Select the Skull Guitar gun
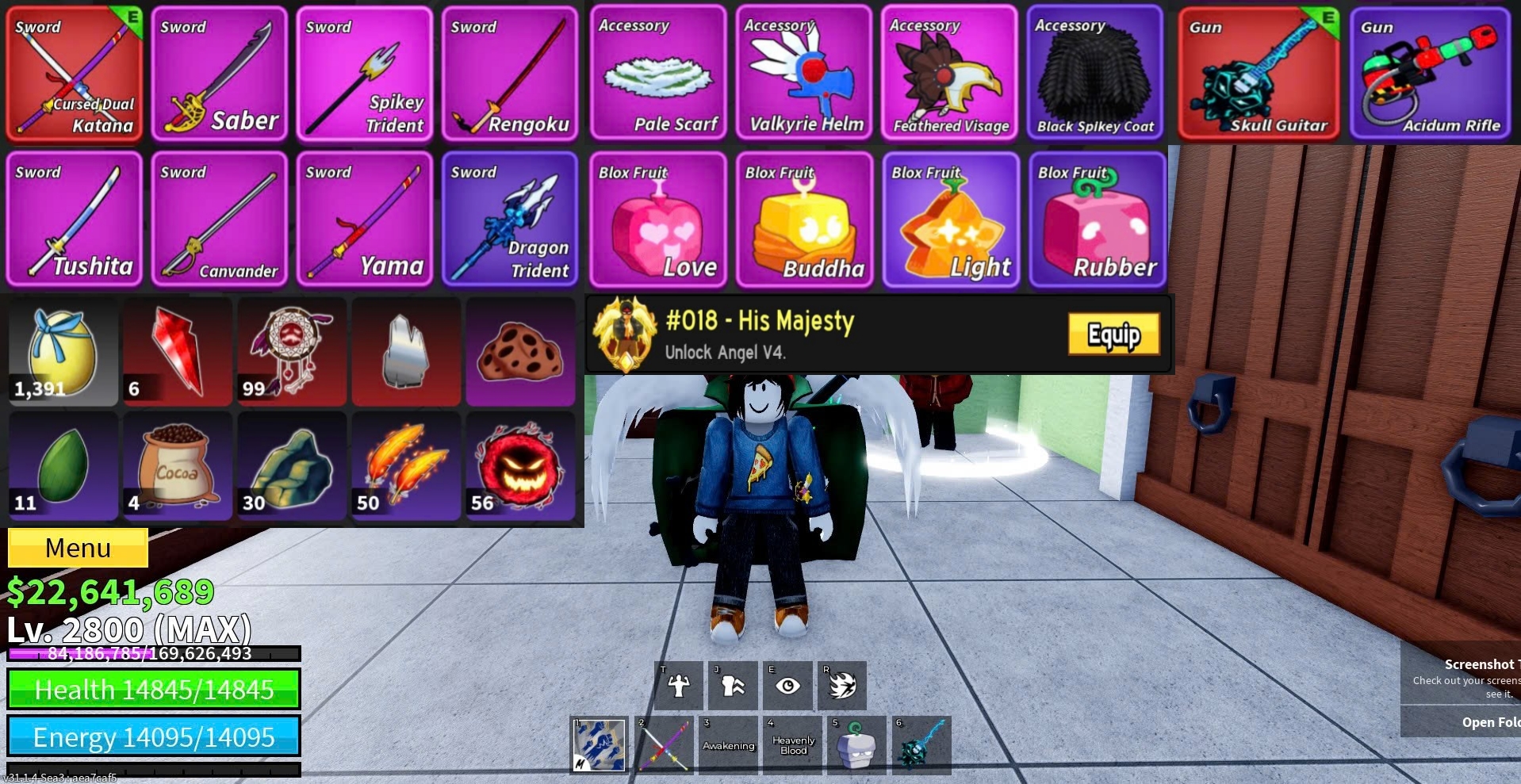This screenshot has width=1521, height=784. tap(1258, 74)
